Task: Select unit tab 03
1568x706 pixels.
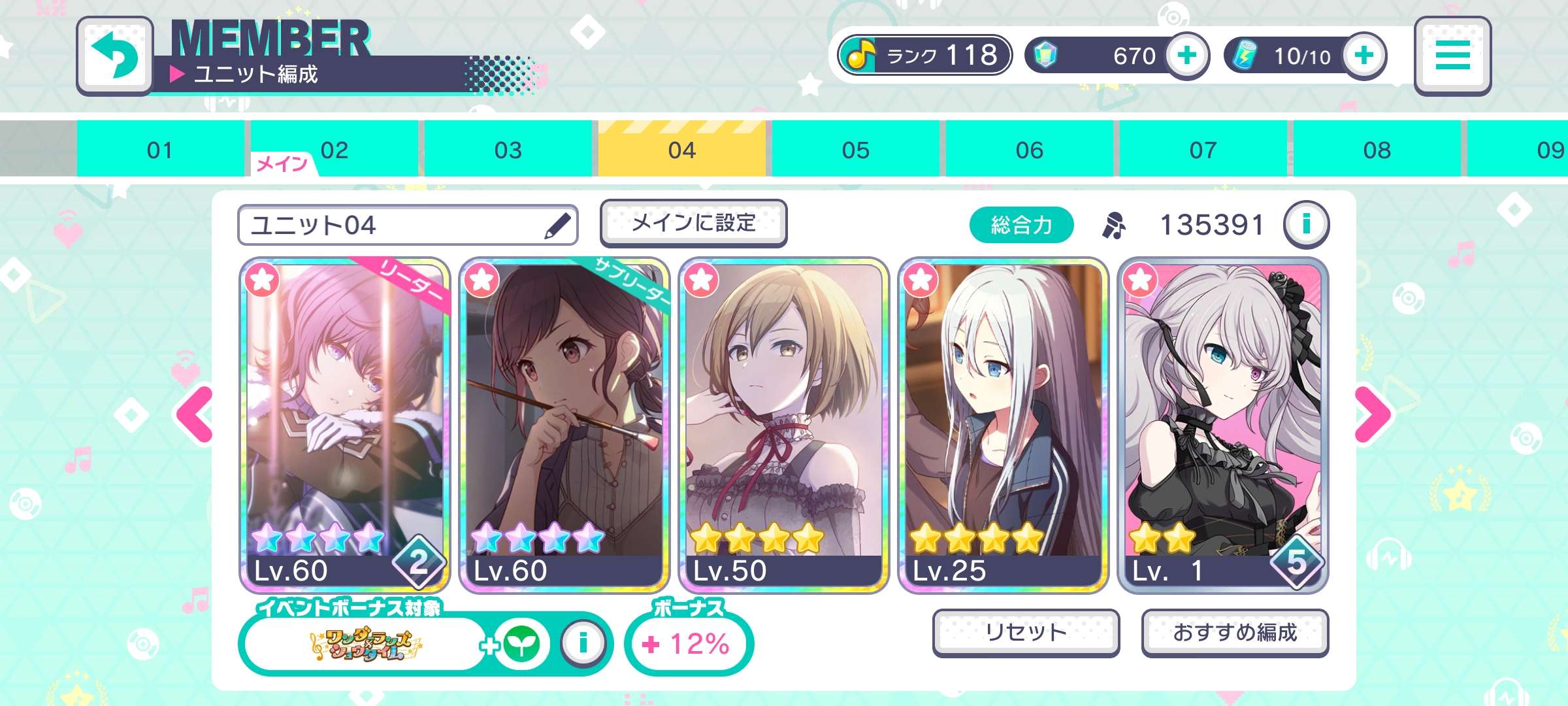Action: click(x=508, y=150)
